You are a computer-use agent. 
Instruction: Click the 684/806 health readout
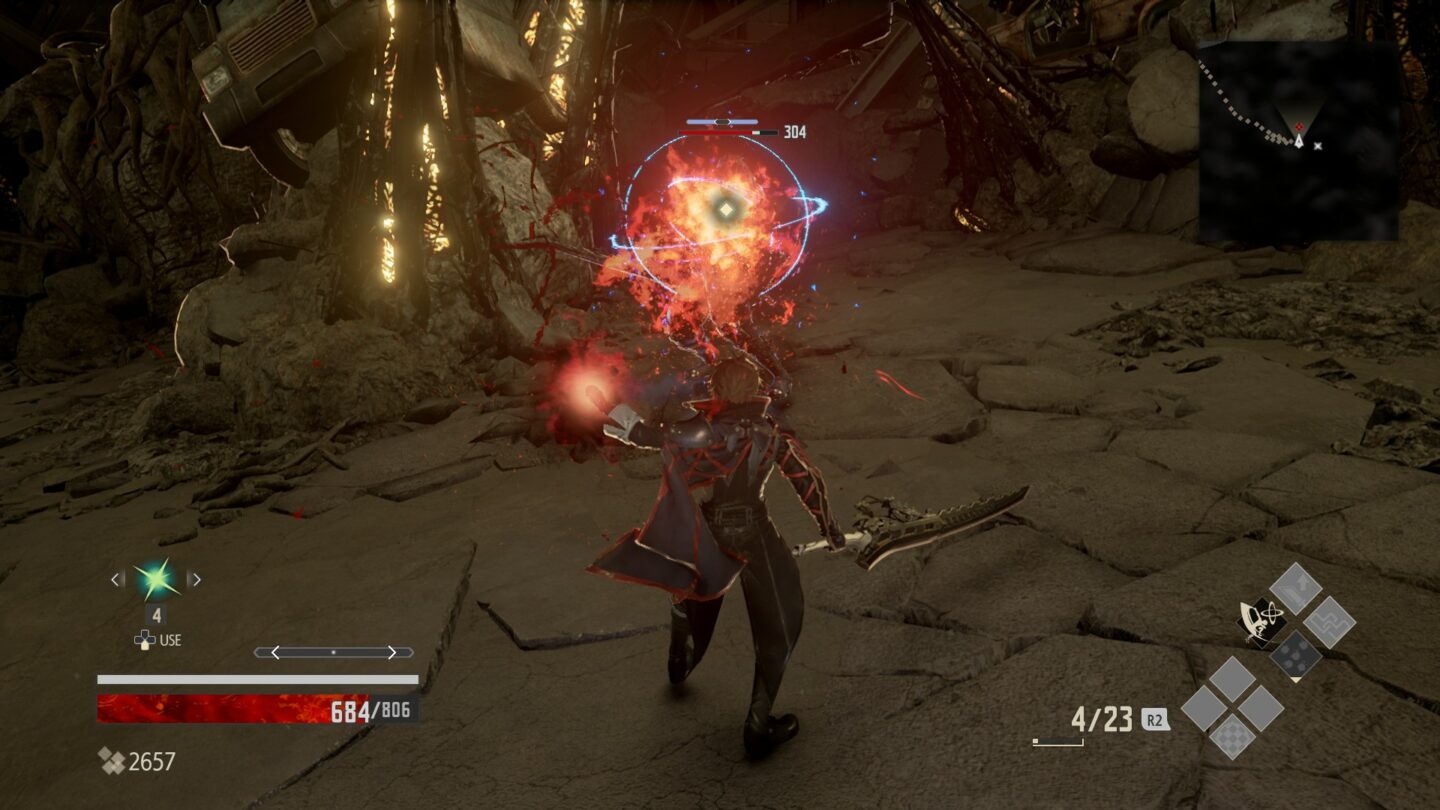tap(371, 709)
